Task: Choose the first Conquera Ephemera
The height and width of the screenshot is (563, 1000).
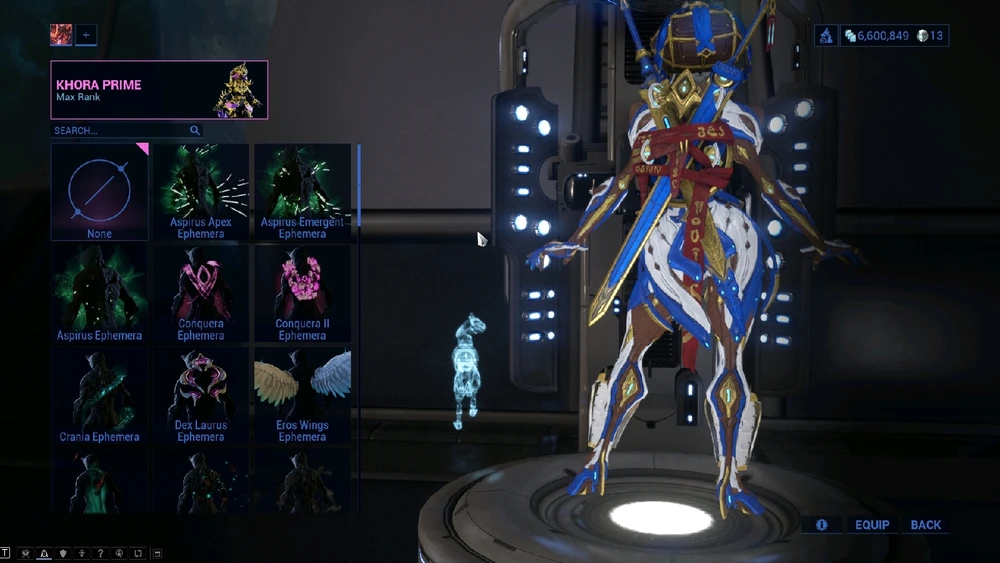Action: tap(201, 294)
